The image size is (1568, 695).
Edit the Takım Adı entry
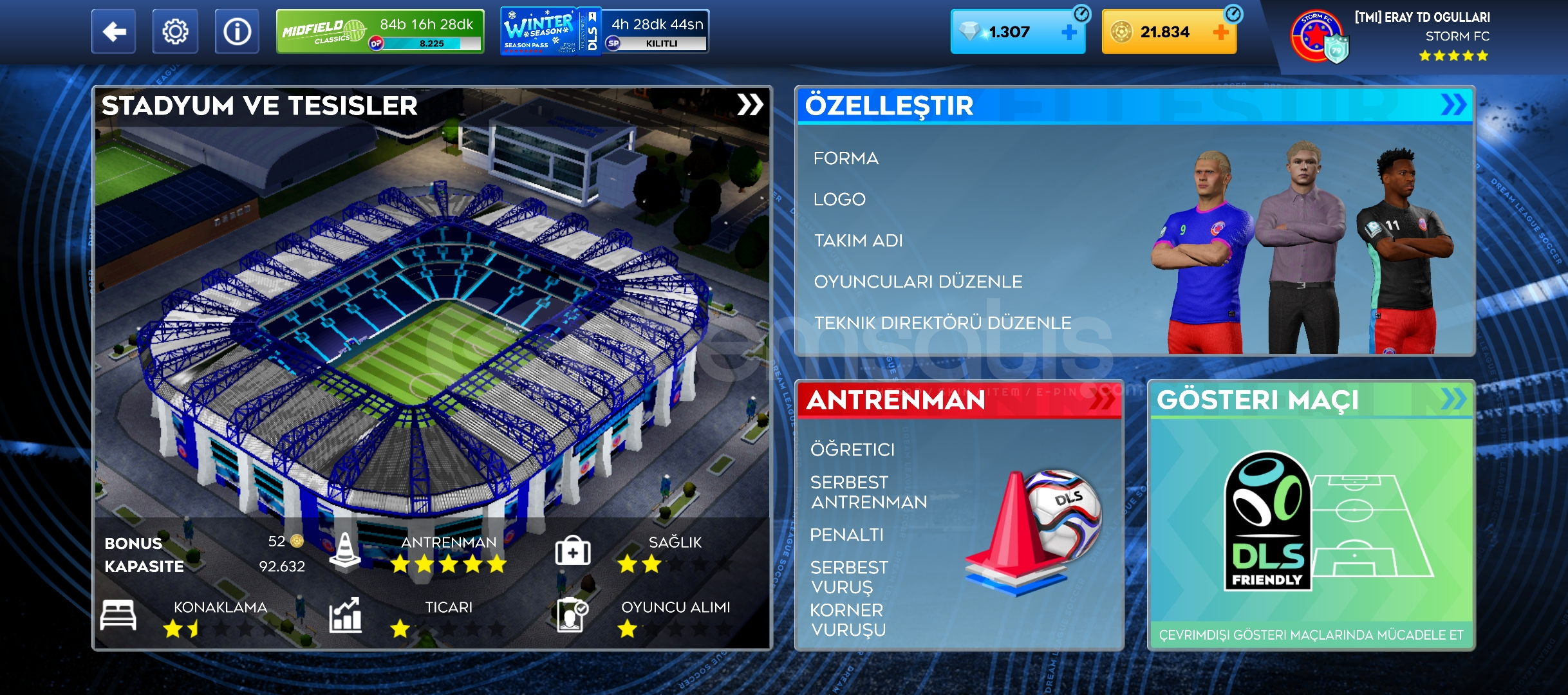pyautogui.click(x=859, y=241)
